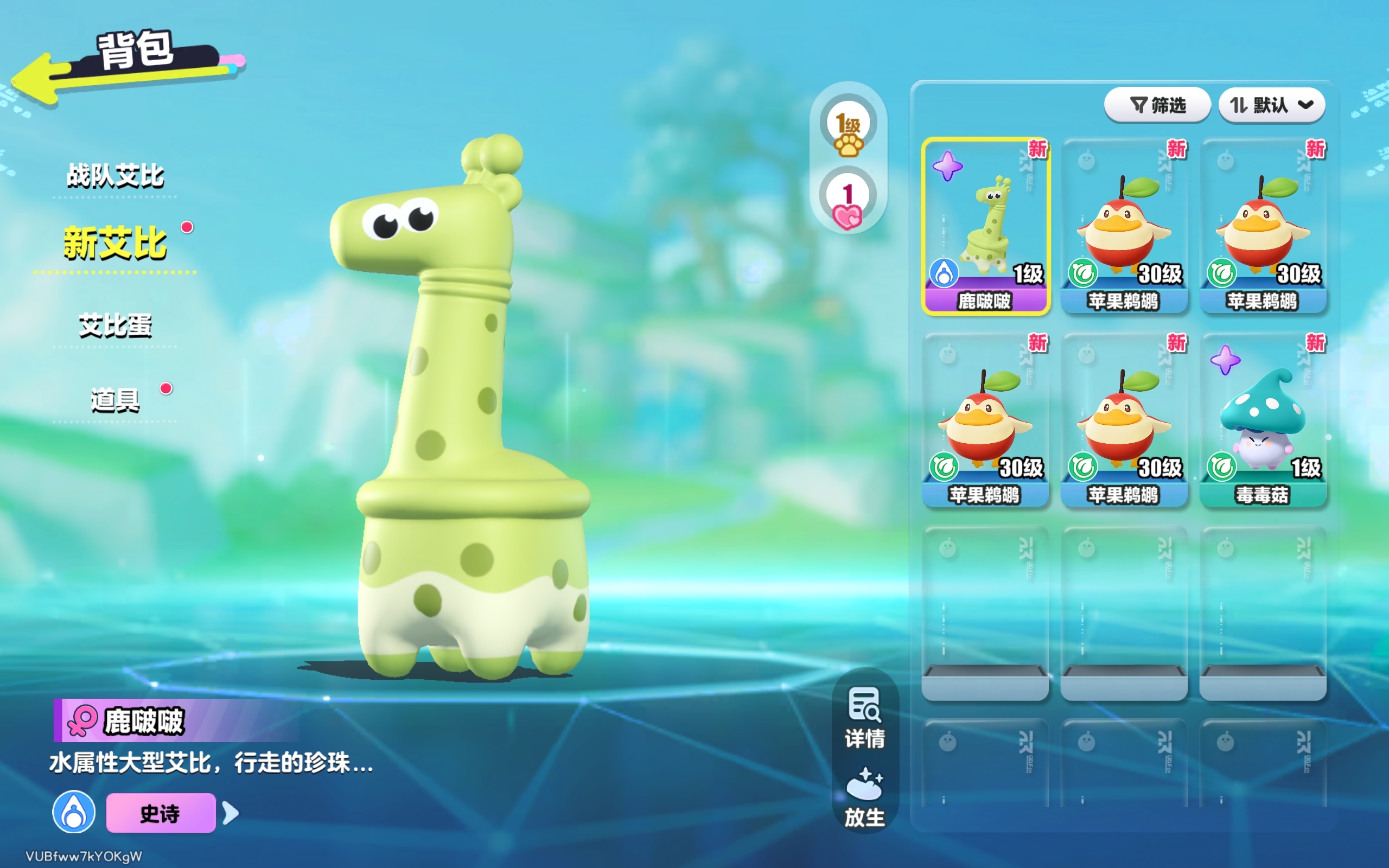Expand description with the arrow beside 史诗
Viewport: 1389px width, 868px height.
pyautogui.click(x=231, y=813)
